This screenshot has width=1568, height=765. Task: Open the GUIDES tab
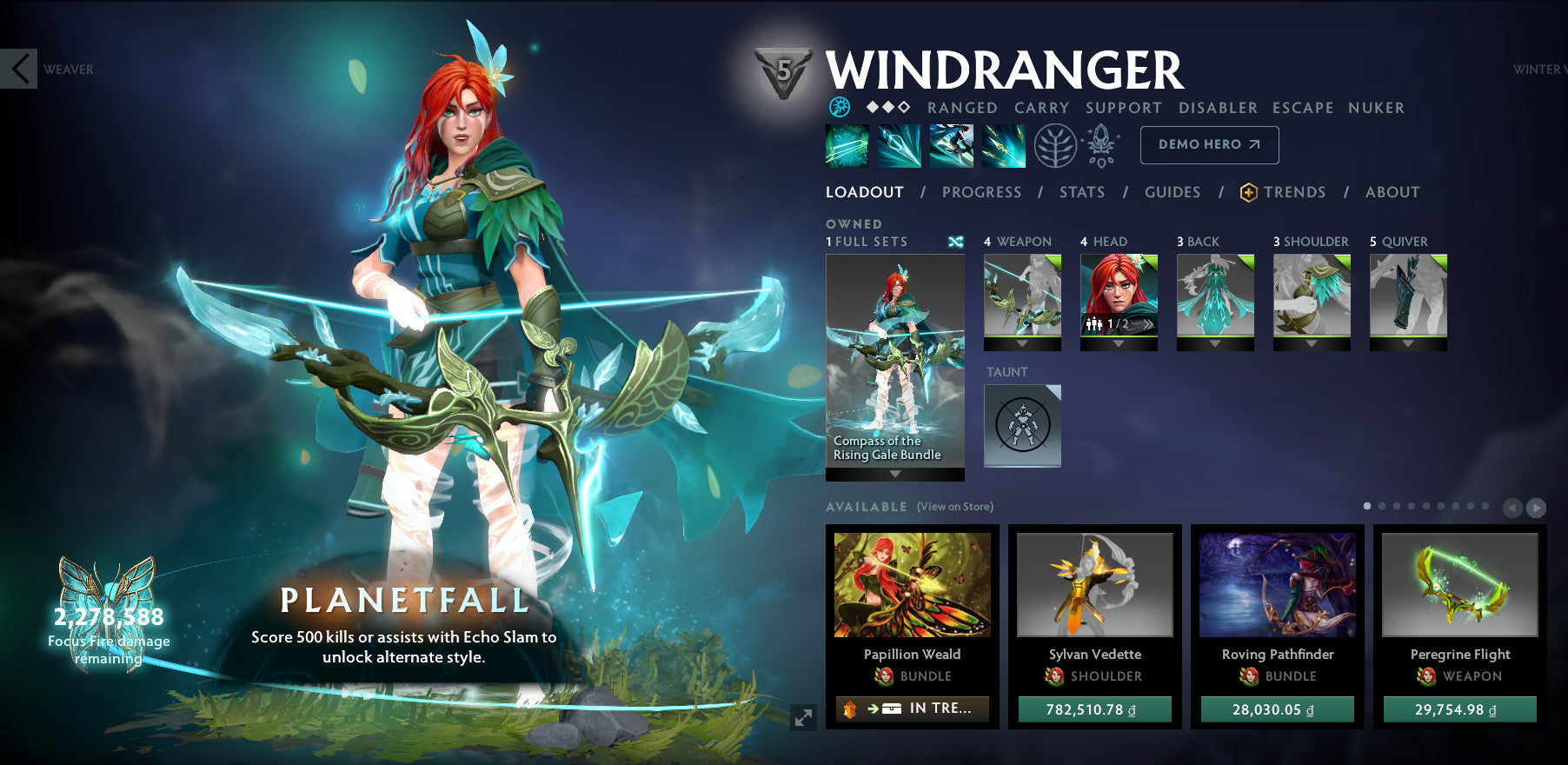(1173, 192)
